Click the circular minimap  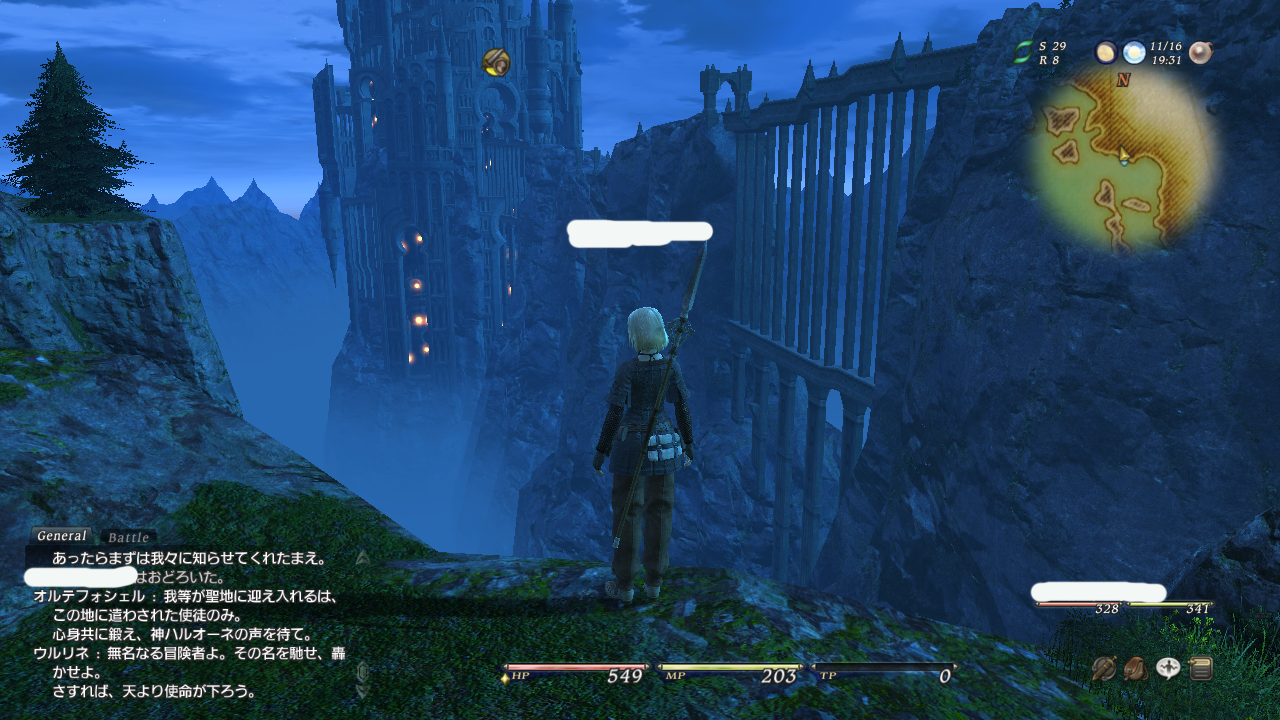(x=1123, y=160)
